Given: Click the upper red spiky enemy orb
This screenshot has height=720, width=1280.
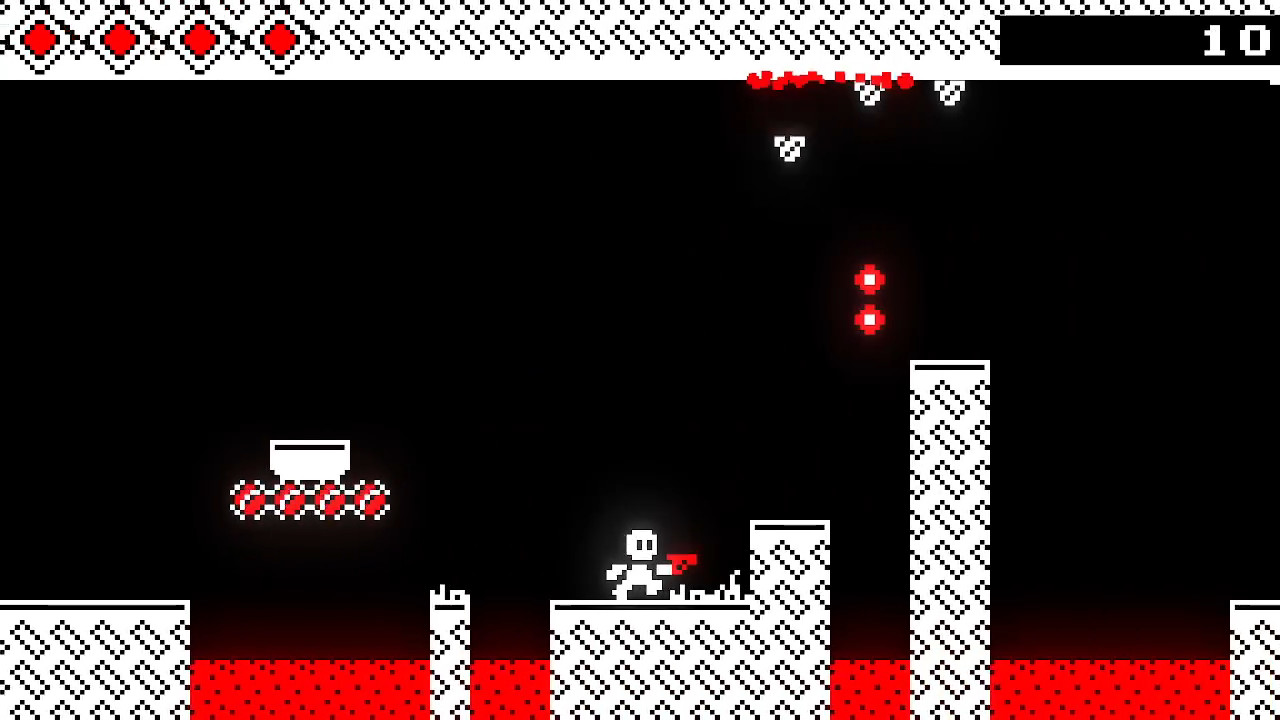Looking at the screenshot, I should [x=869, y=279].
